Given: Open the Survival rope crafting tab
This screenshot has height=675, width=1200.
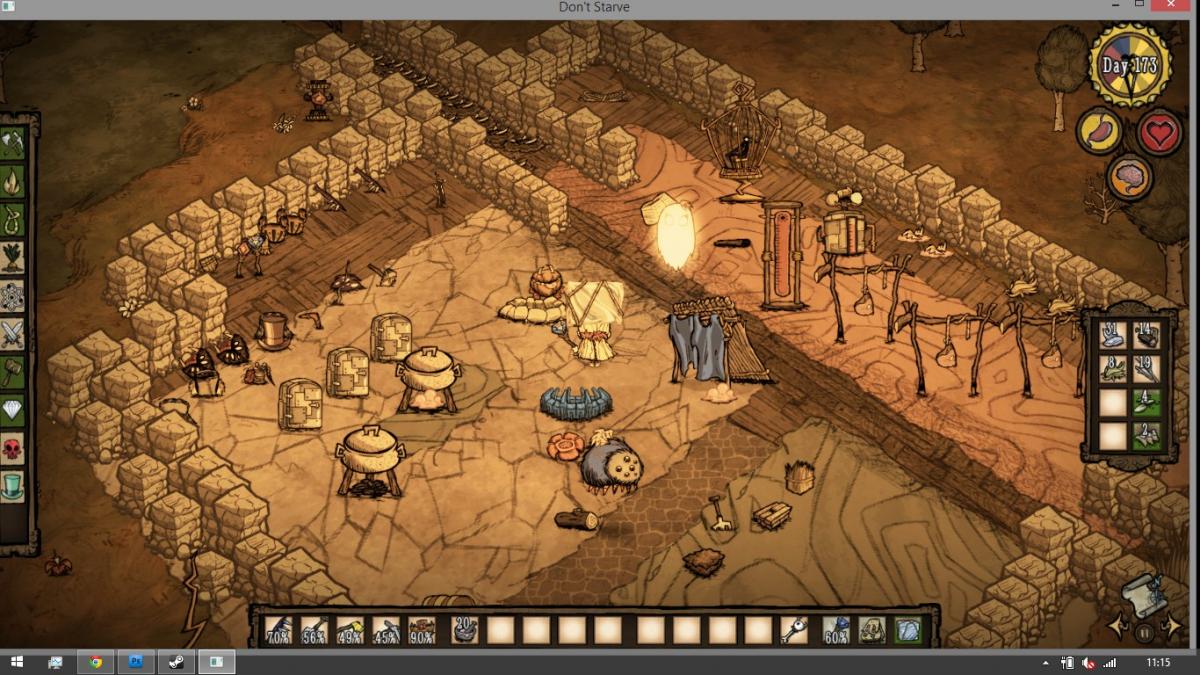Looking at the screenshot, I should (13, 218).
